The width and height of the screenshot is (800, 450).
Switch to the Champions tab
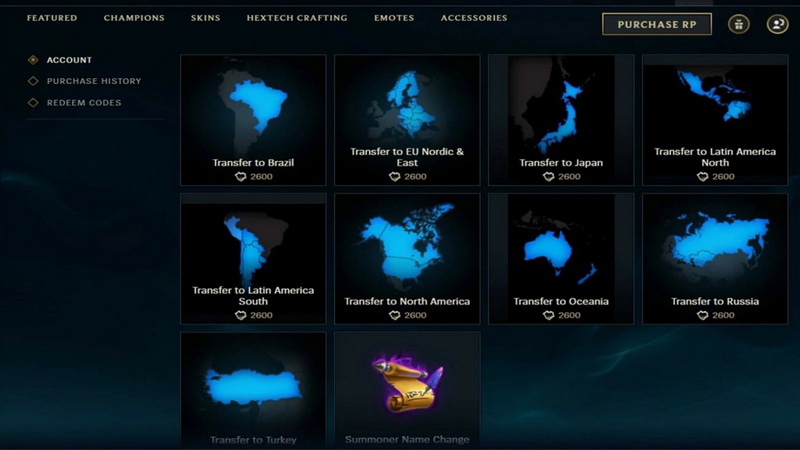[134, 18]
